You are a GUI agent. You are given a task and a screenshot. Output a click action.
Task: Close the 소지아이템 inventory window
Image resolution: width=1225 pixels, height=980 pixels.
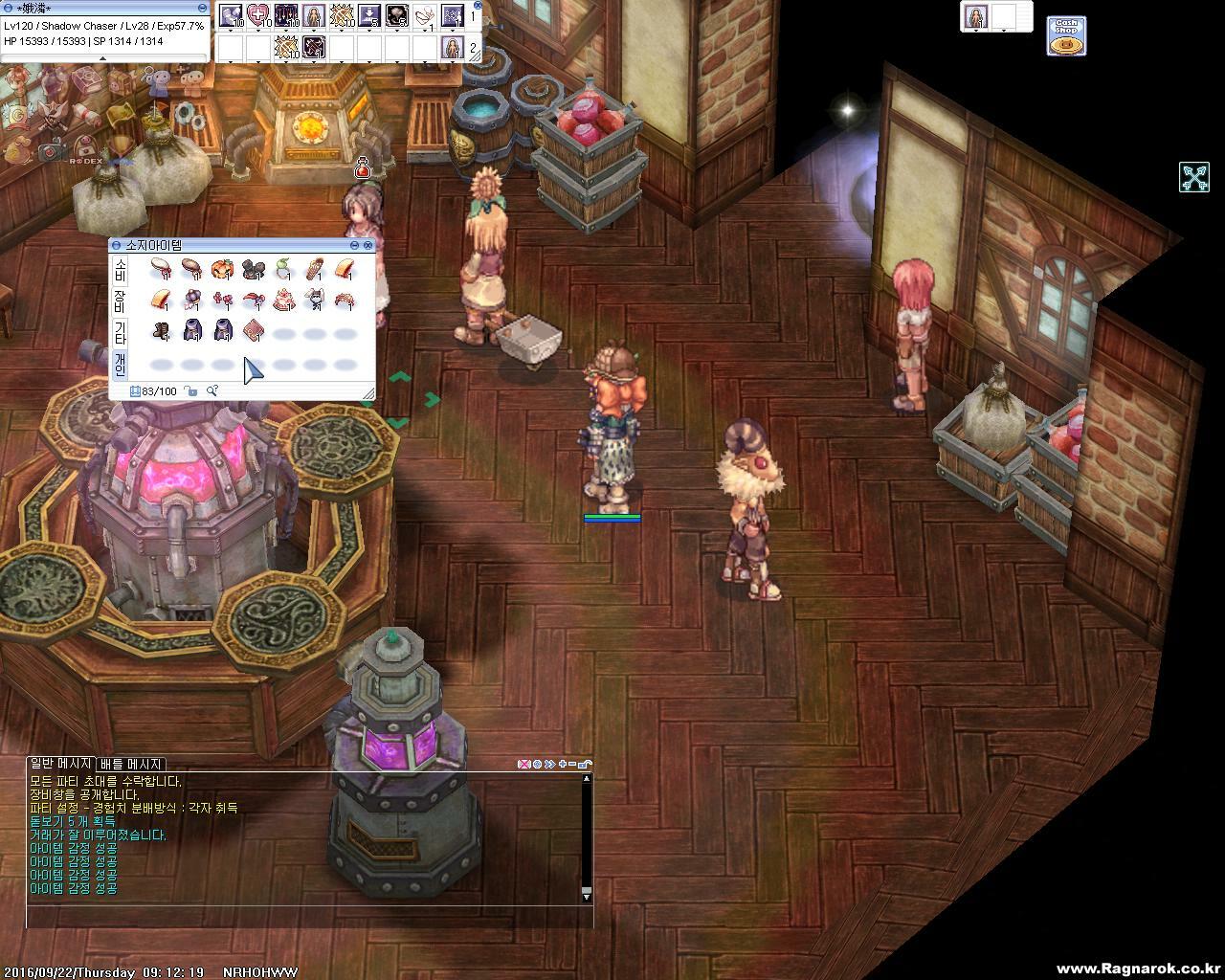(x=367, y=246)
